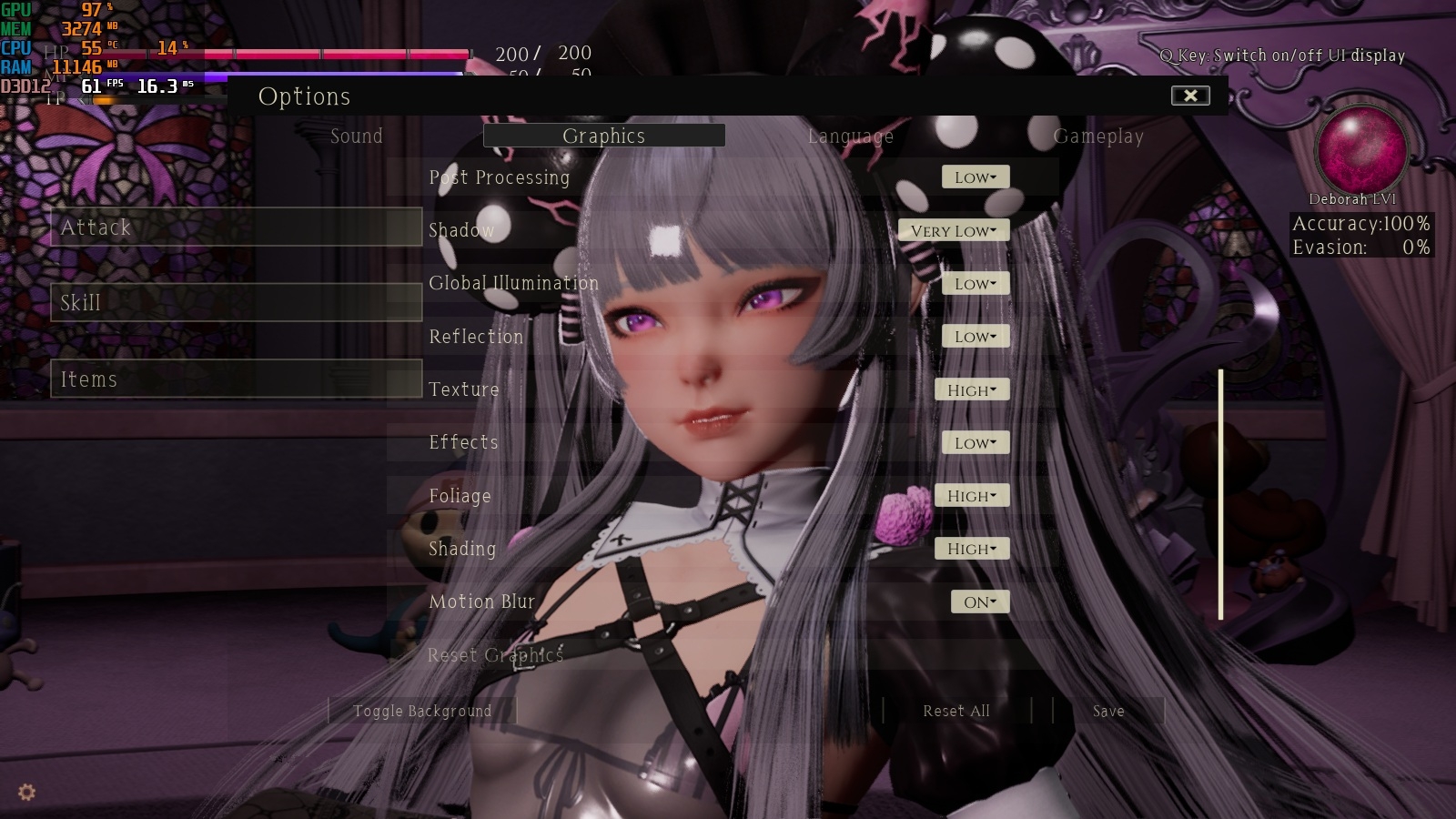Open the Post Processing quality dropdown

coord(975,177)
